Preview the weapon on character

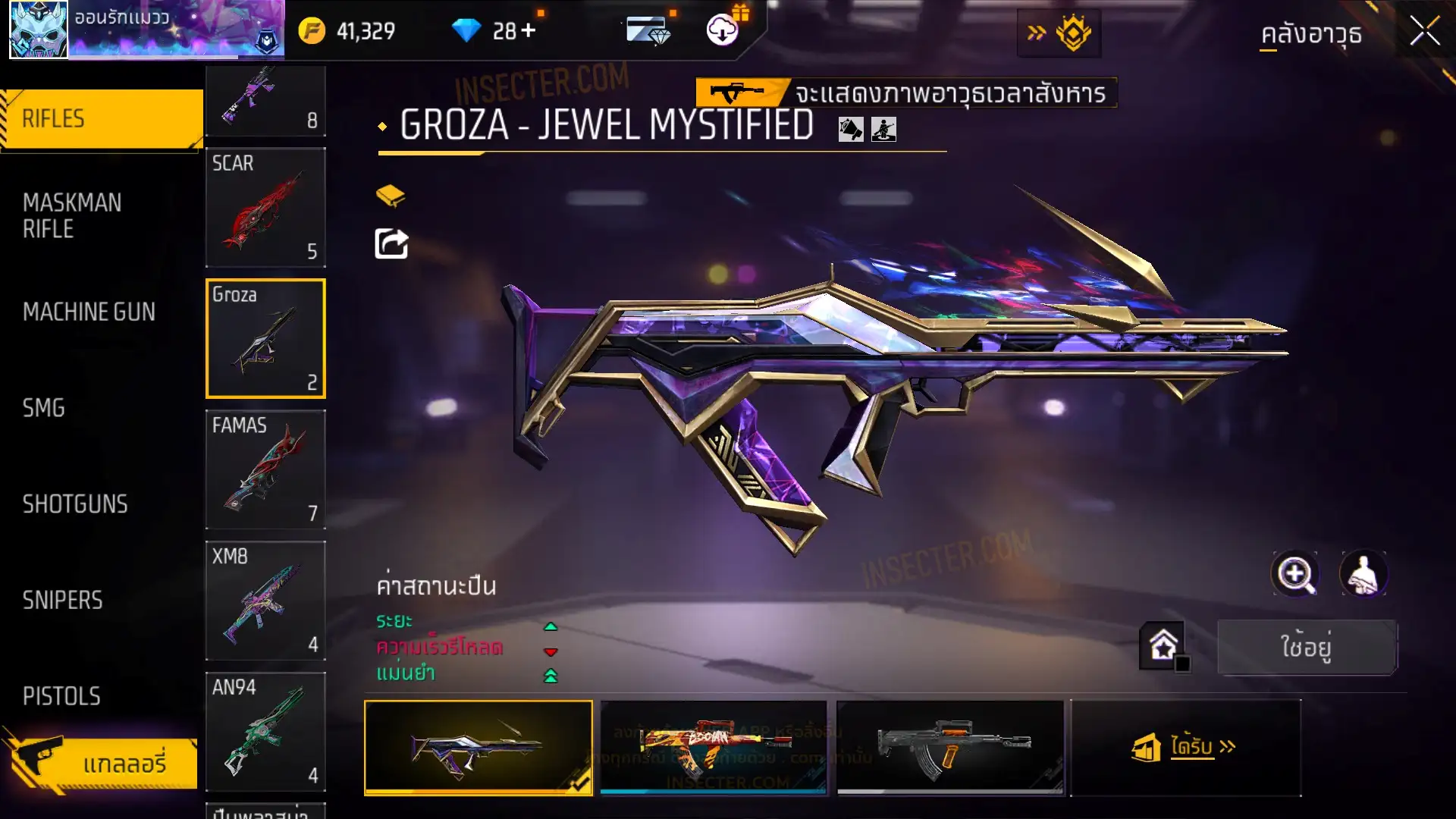tap(1363, 574)
